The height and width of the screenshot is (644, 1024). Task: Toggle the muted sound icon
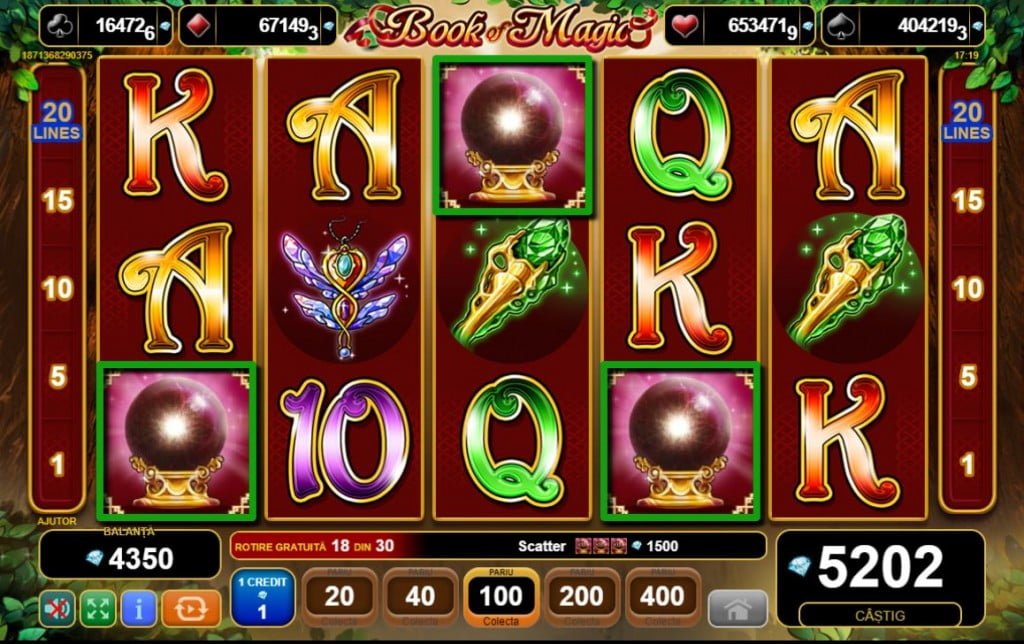point(57,606)
